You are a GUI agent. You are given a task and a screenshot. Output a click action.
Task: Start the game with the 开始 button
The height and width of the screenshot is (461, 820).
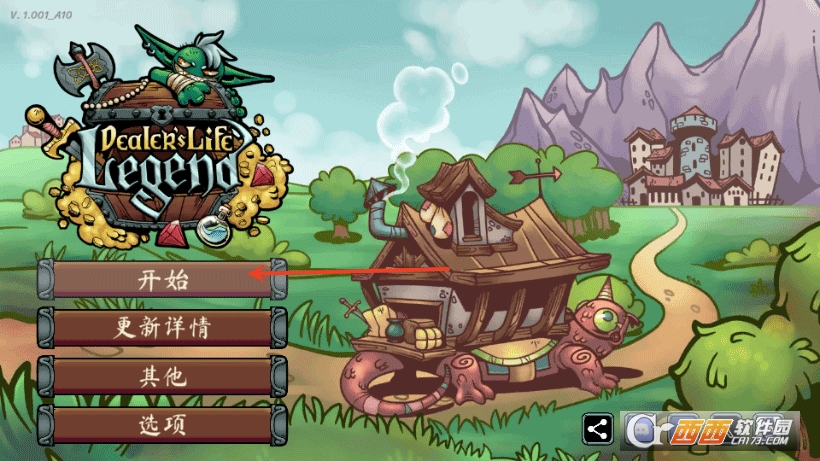click(162, 280)
